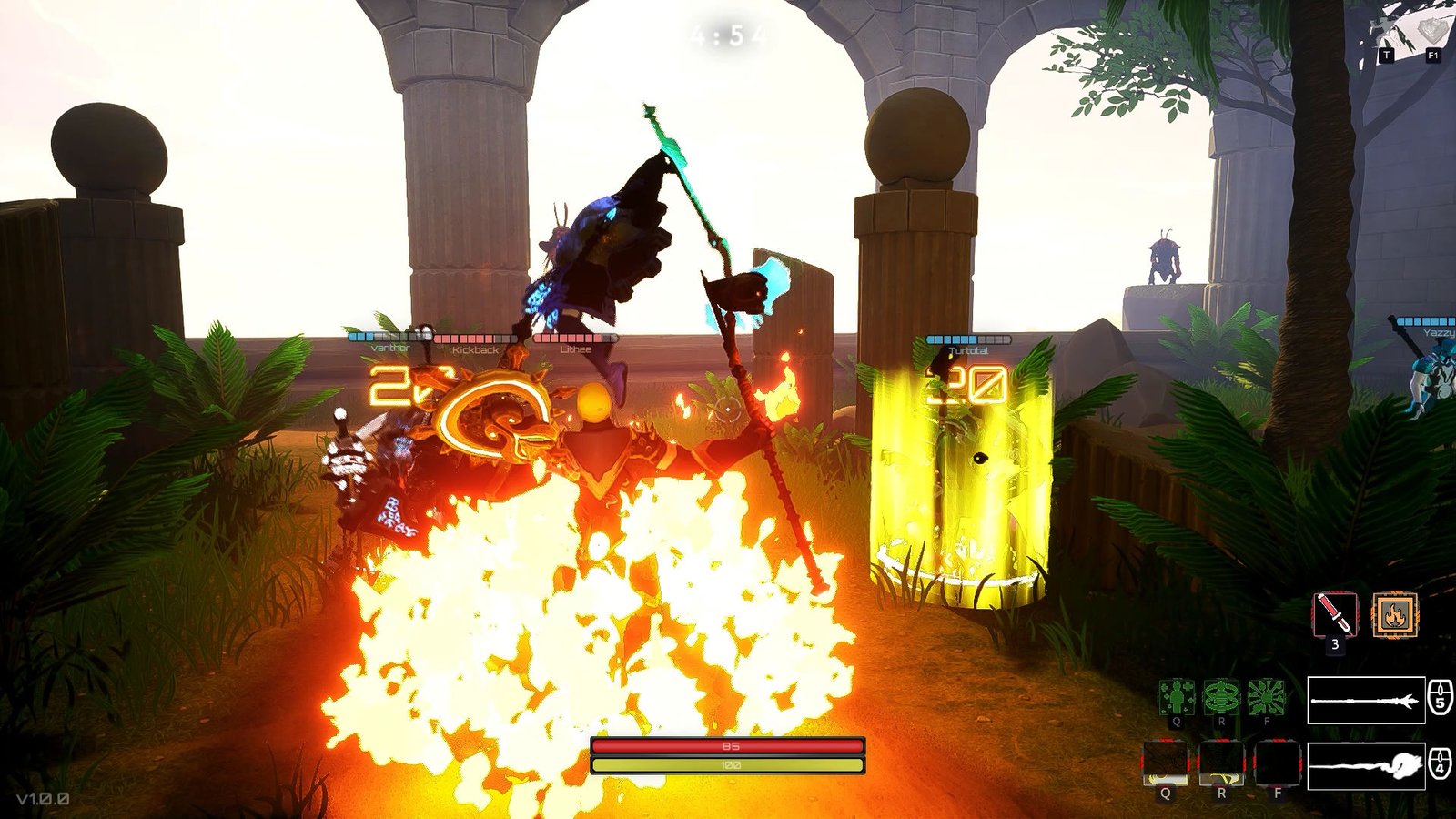Equip the trident spear weapon slot

pyautogui.click(x=1366, y=701)
